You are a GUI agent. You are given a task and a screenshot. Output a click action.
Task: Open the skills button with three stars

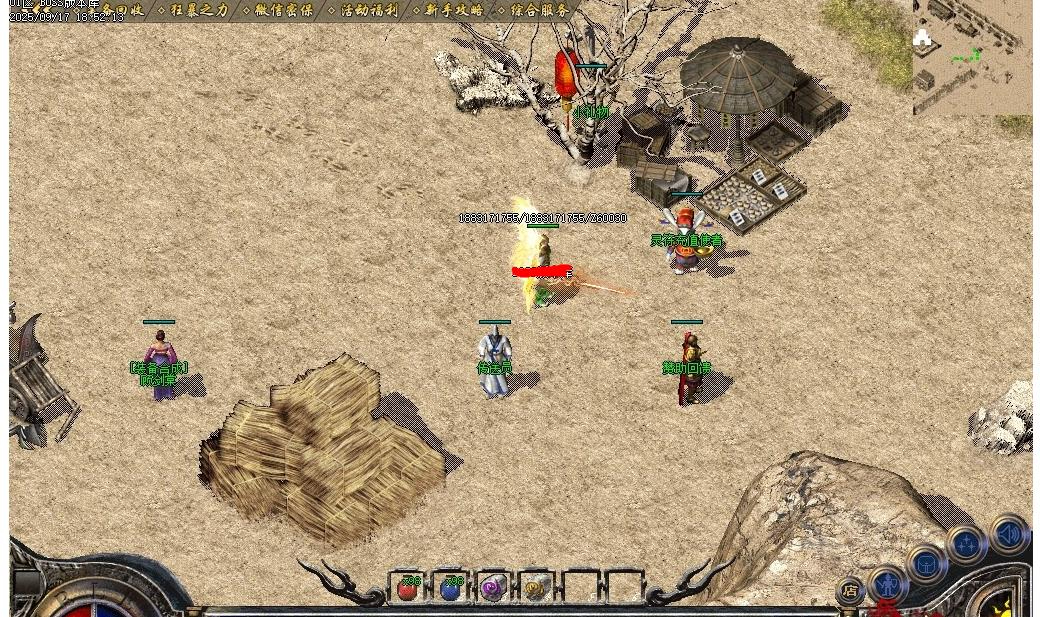(x=967, y=545)
